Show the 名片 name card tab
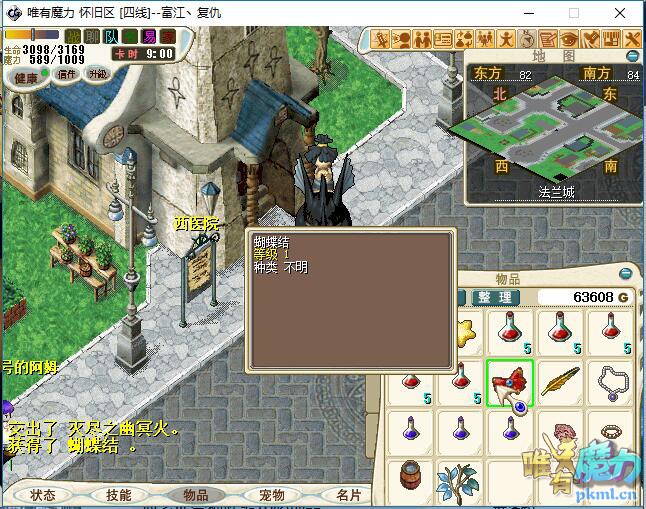 347,495
